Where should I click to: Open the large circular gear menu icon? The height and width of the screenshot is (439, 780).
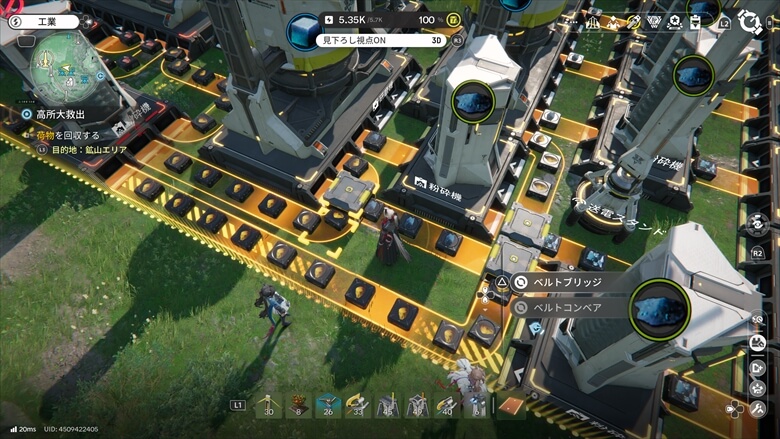click(750, 22)
